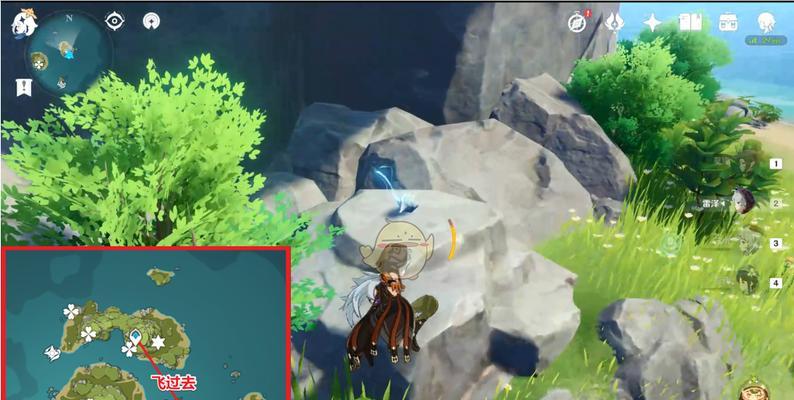
Task: Open the Wish banner icon
Action: 614,20
